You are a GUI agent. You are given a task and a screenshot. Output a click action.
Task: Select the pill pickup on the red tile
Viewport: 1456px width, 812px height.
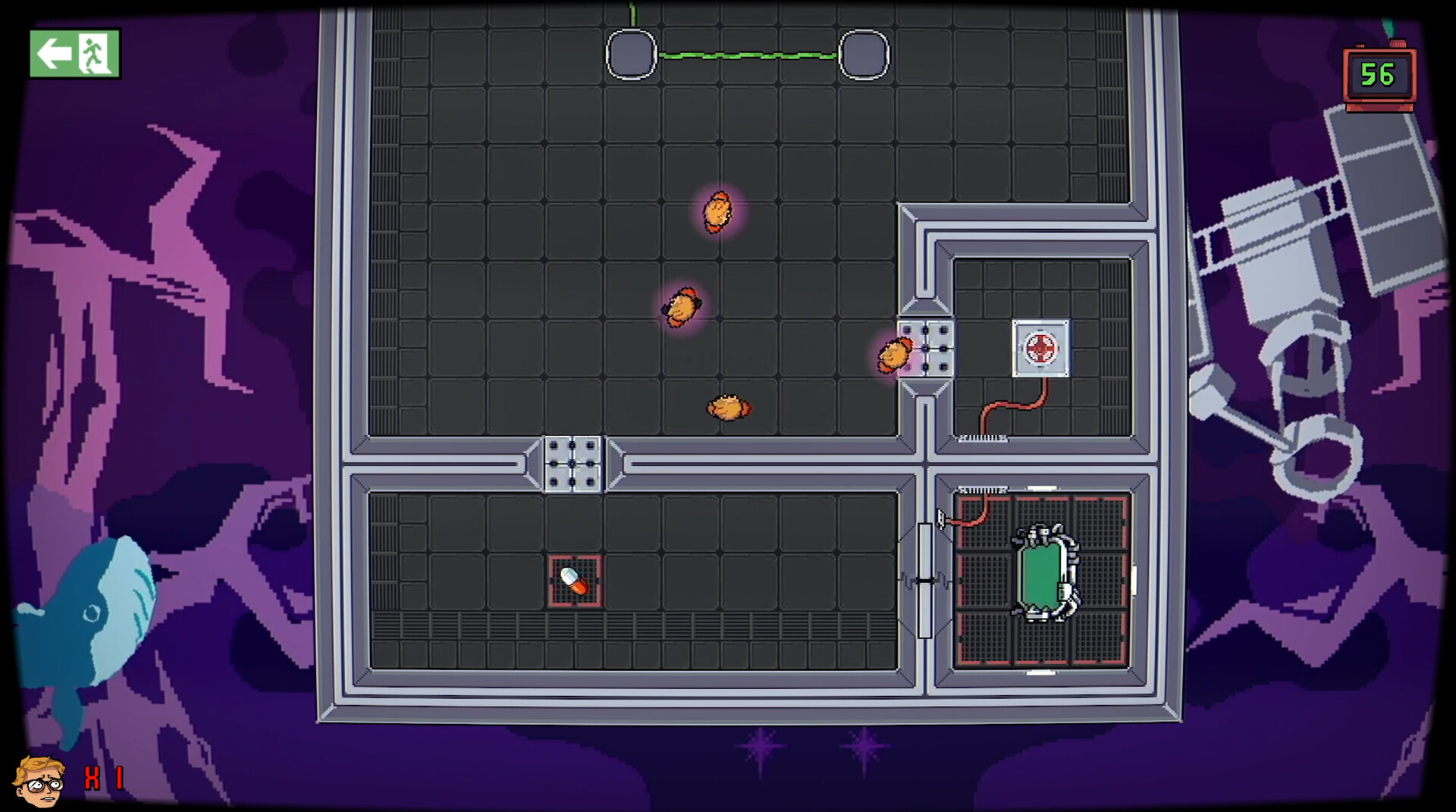pos(573,579)
